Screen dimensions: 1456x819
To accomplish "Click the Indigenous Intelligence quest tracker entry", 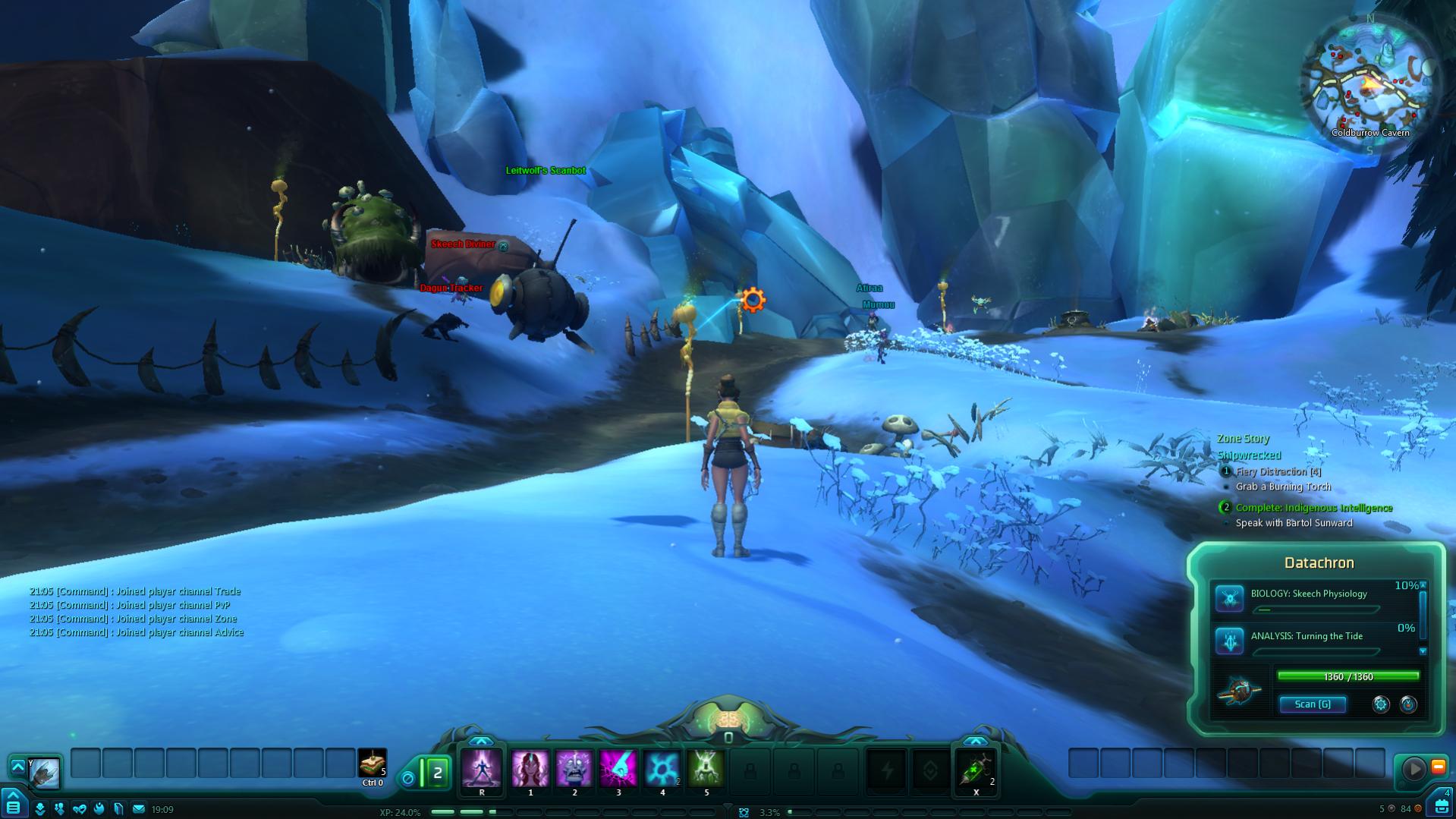I will click(x=1313, y=508).
